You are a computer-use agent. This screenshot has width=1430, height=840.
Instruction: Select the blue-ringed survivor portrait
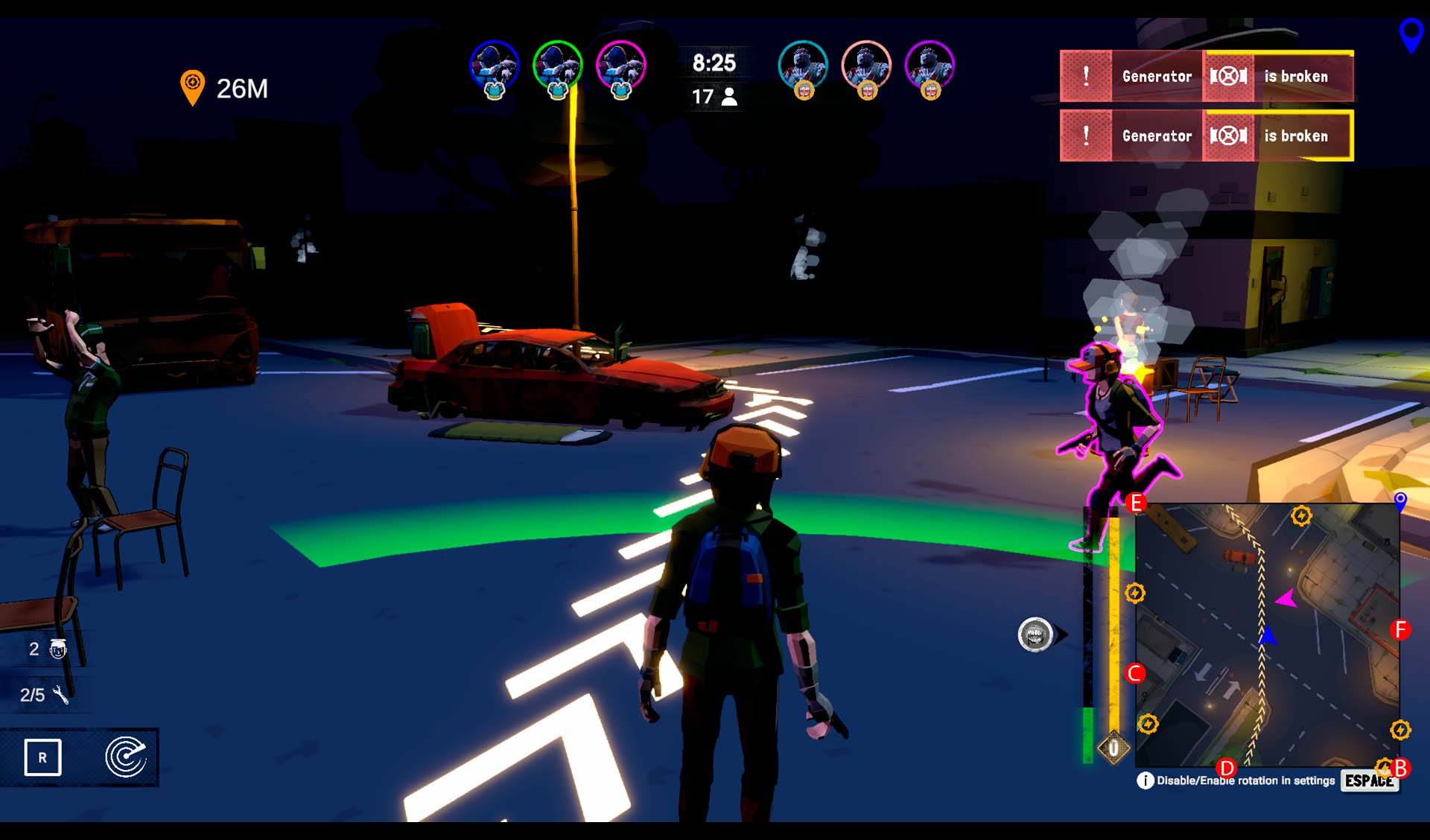(x=494, y=67)
